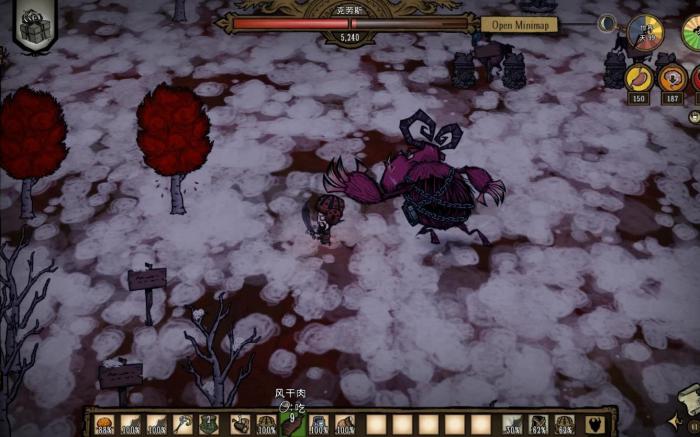Select the black heart slot at bar end
700x437 pixels.
[x=594, y=424]
